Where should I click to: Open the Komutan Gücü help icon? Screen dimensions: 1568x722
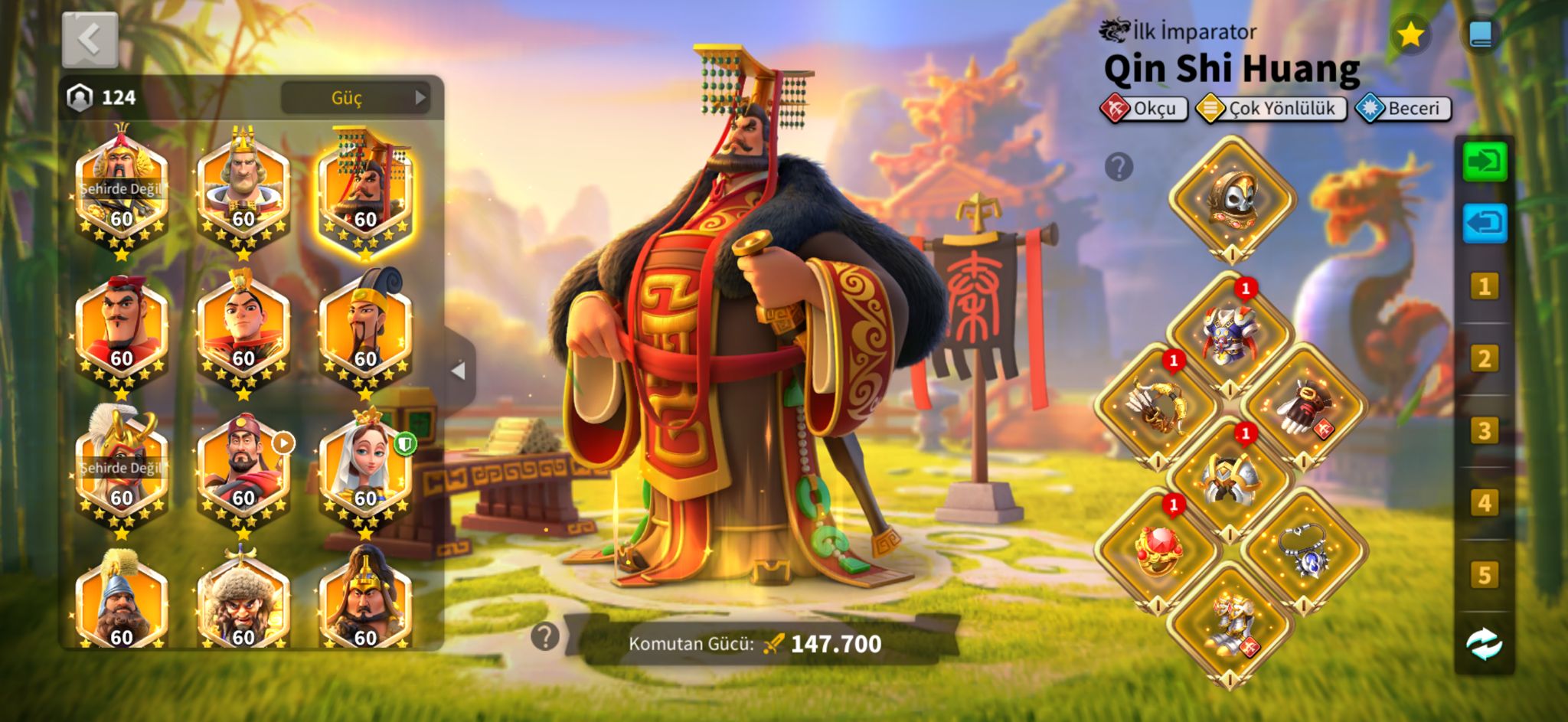tap(544, 636)
